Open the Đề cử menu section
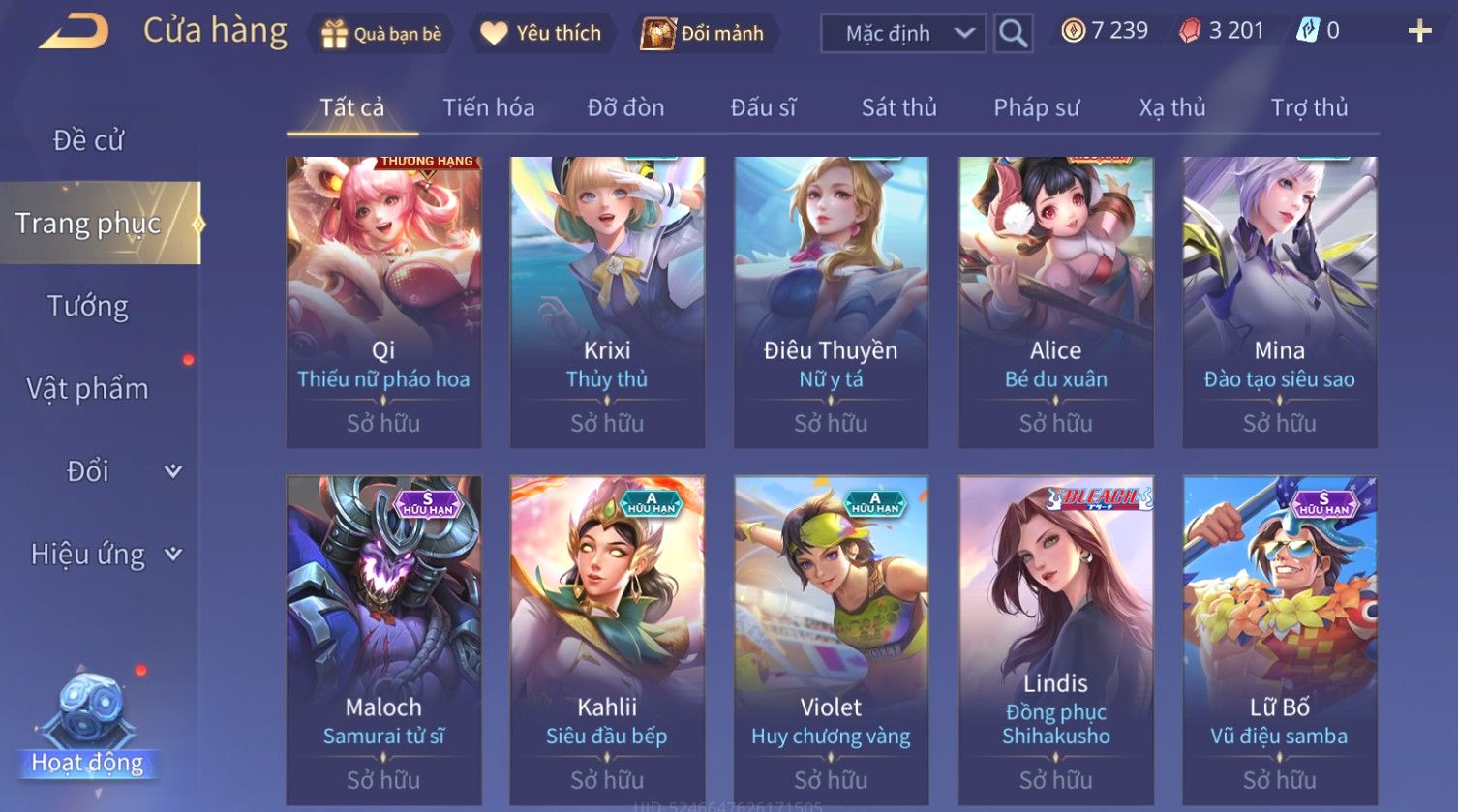 point(88,140)
